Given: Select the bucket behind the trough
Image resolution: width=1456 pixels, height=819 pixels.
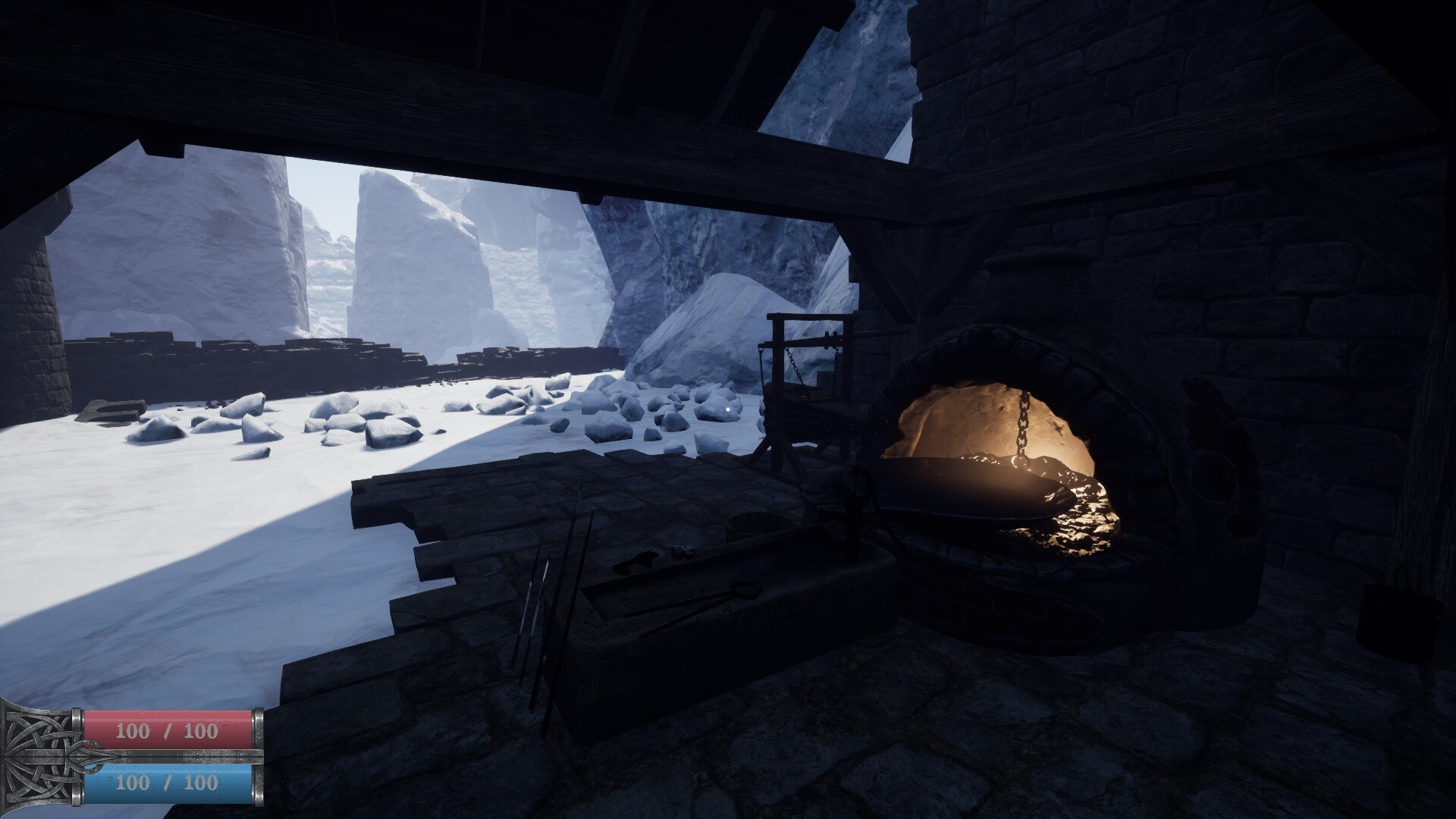Looking at the screenshot, I should (x=760, y=523).
